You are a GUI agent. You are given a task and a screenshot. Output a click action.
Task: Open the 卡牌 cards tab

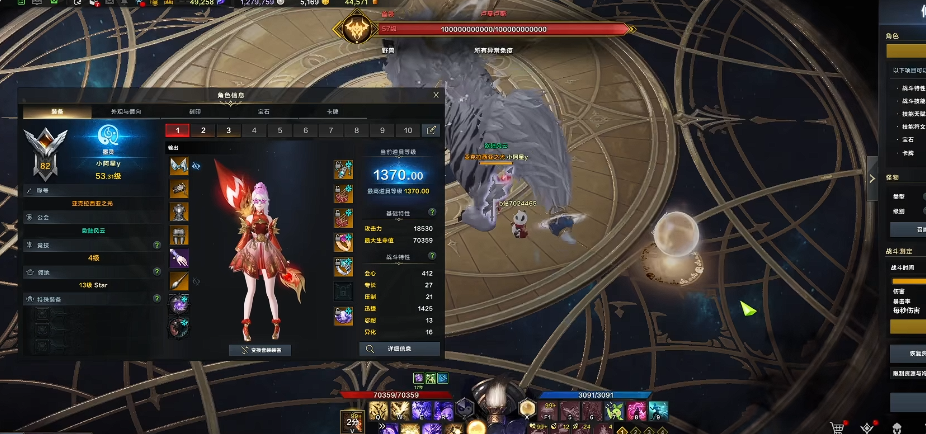(332, 111)
